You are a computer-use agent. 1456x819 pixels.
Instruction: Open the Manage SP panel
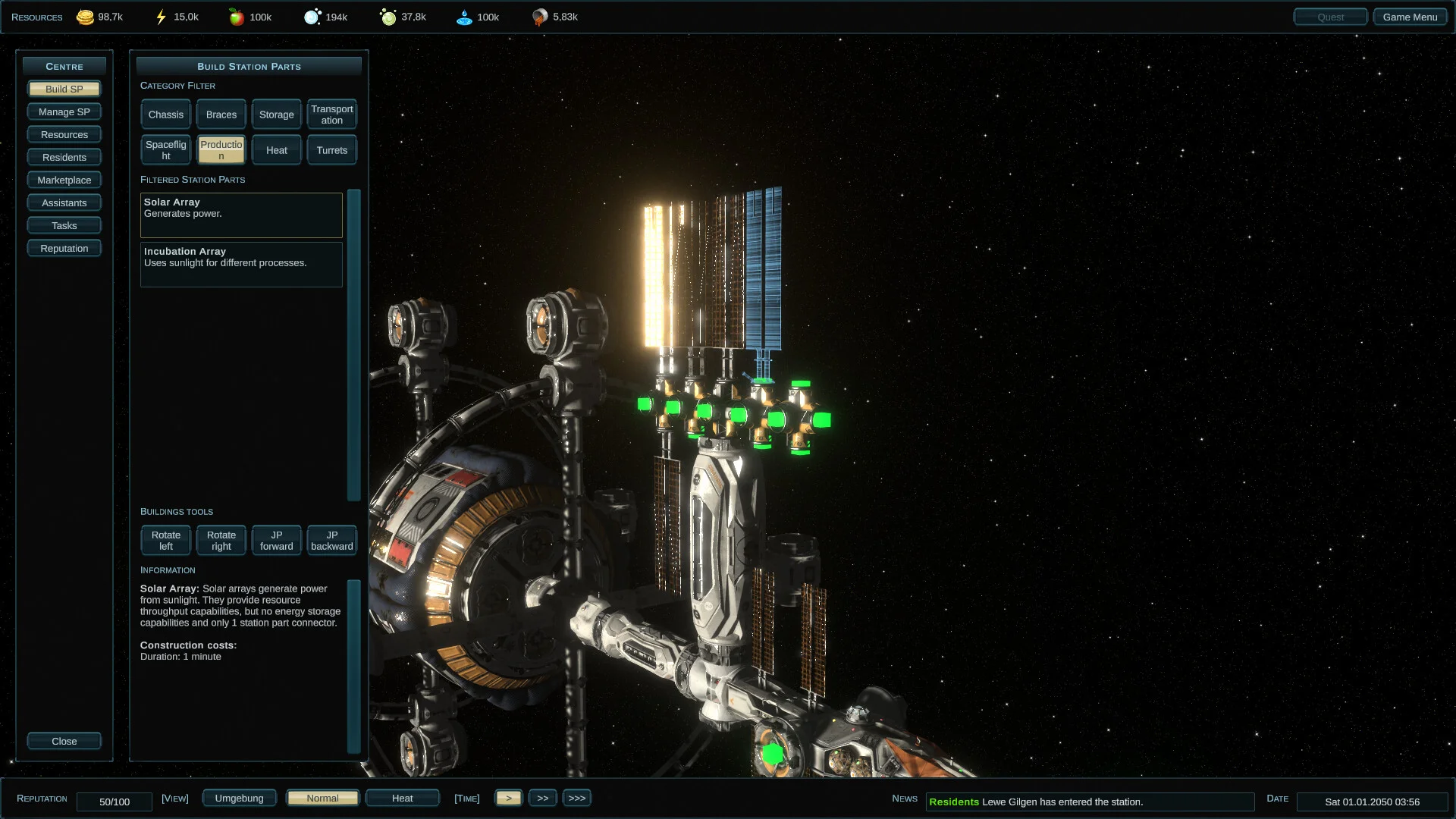pyautogui.click(x=64, y=111)
